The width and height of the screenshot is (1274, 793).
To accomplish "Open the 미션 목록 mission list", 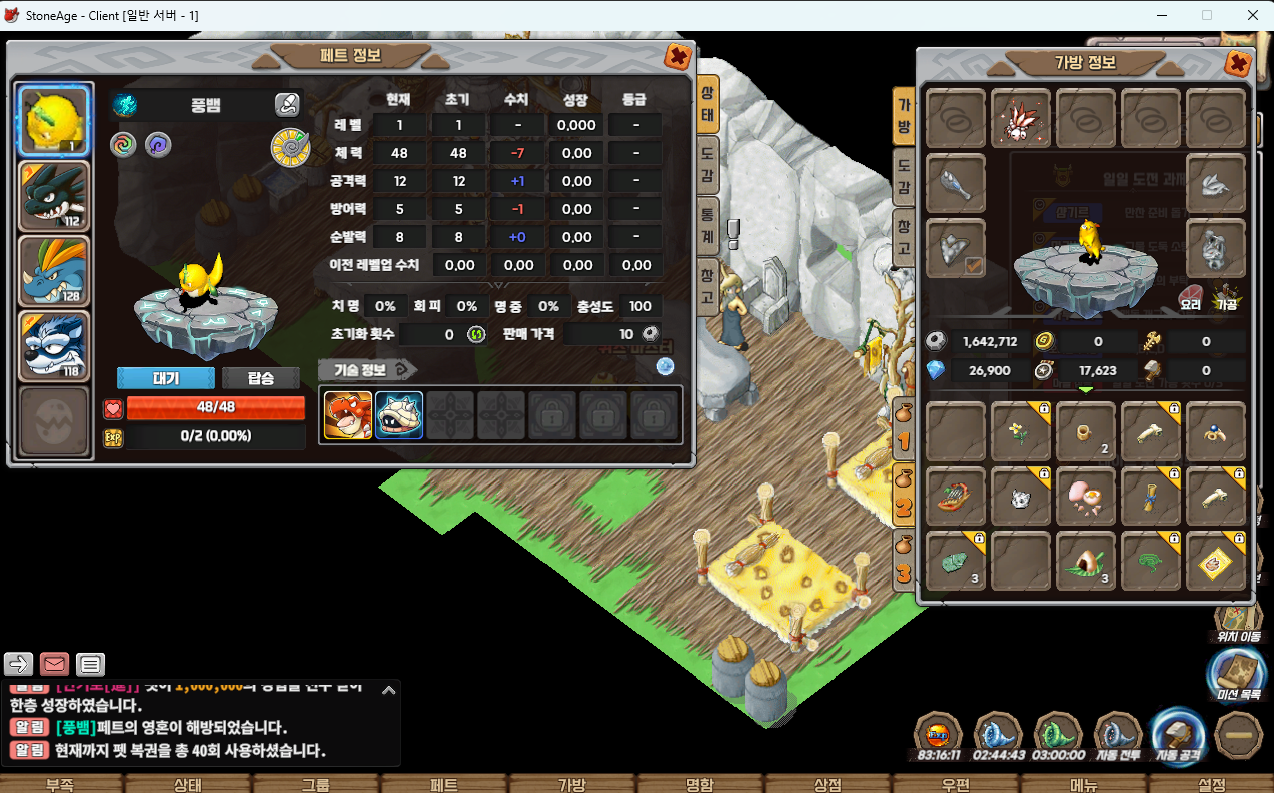I will (1236, 675).
